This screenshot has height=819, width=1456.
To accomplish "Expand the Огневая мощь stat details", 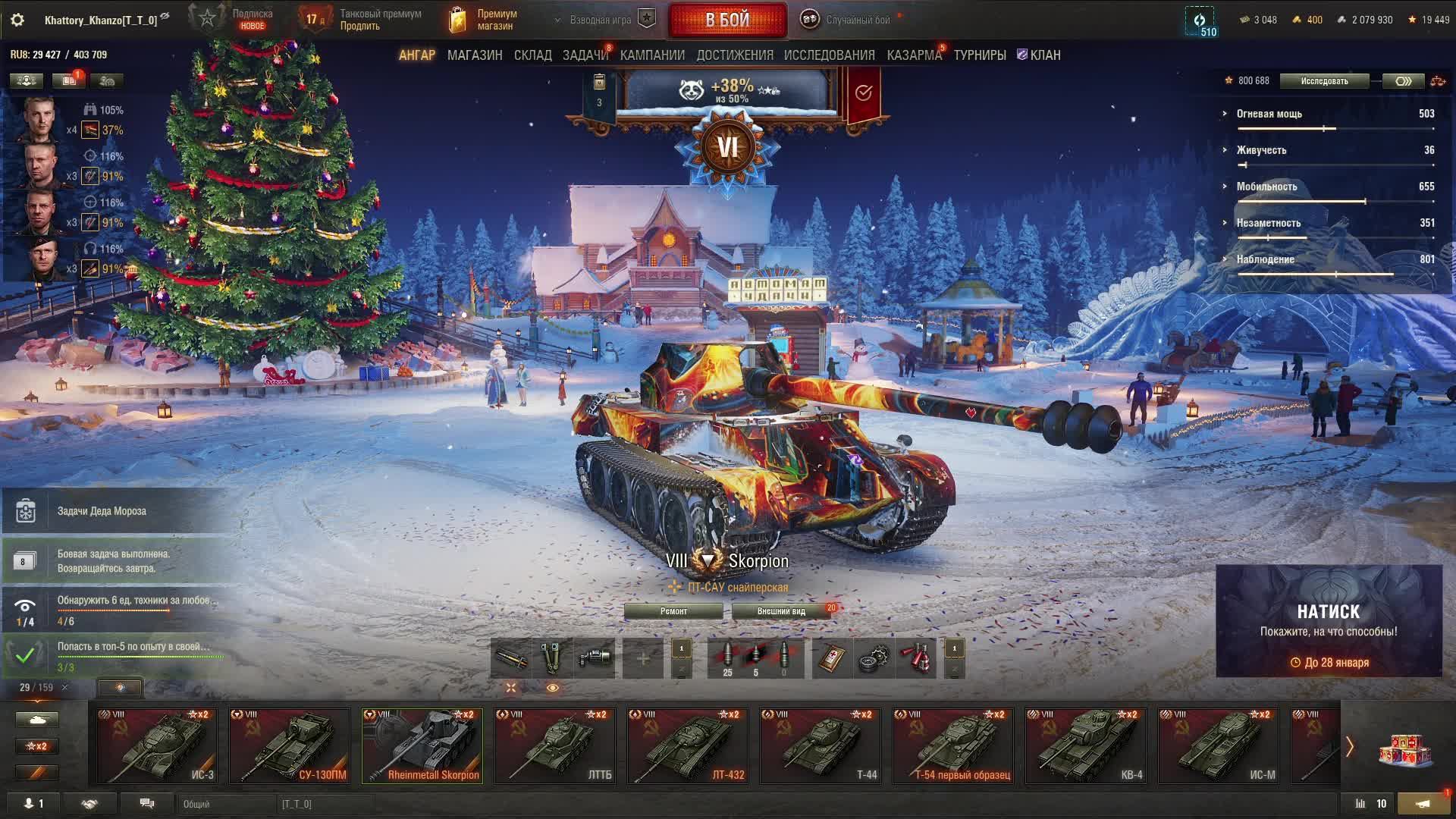I will (x=1269, y=114).
